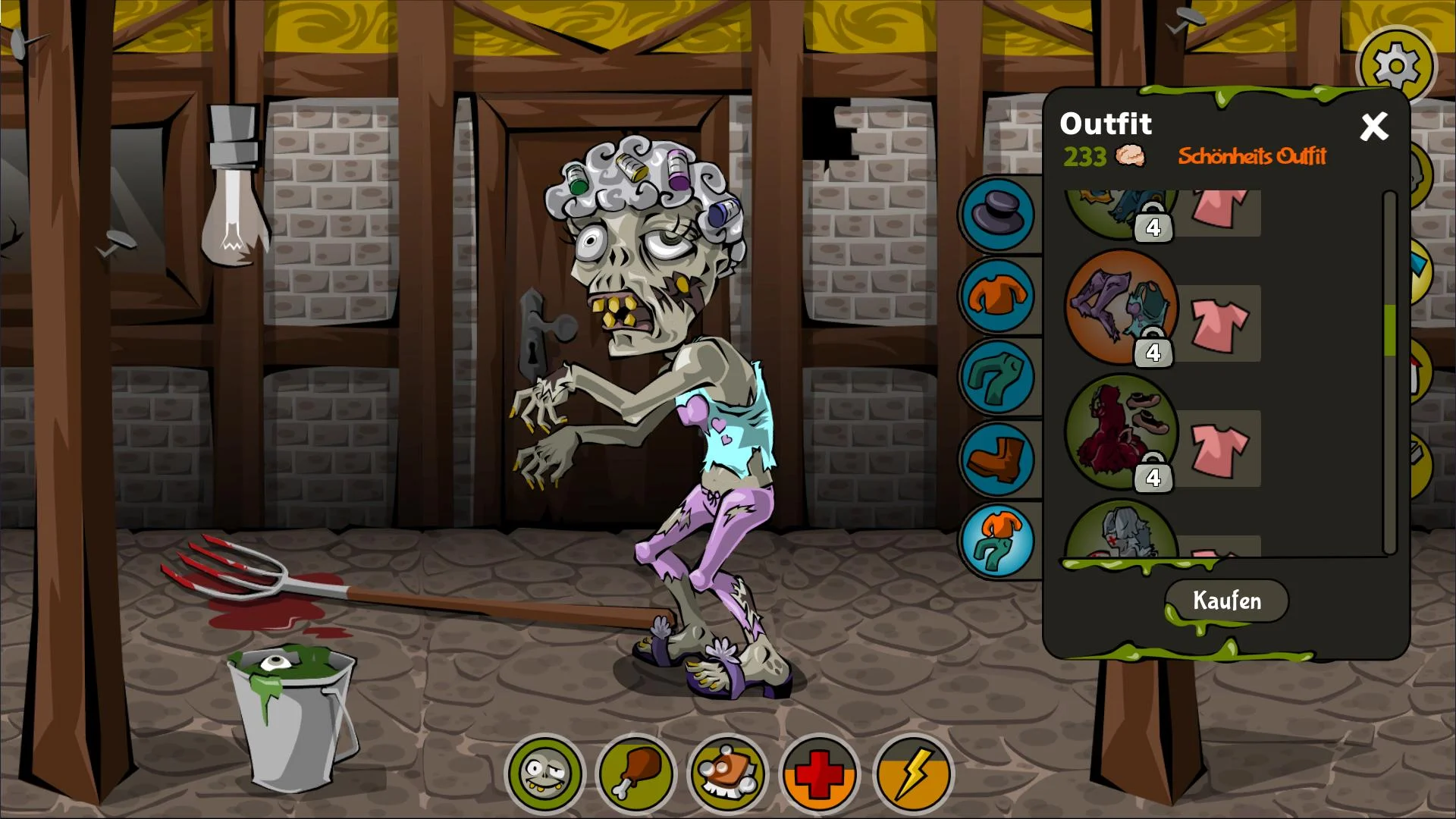Boost energy with the lightning bolt icon
1456x819 pixels.
(x=914, y=773)
